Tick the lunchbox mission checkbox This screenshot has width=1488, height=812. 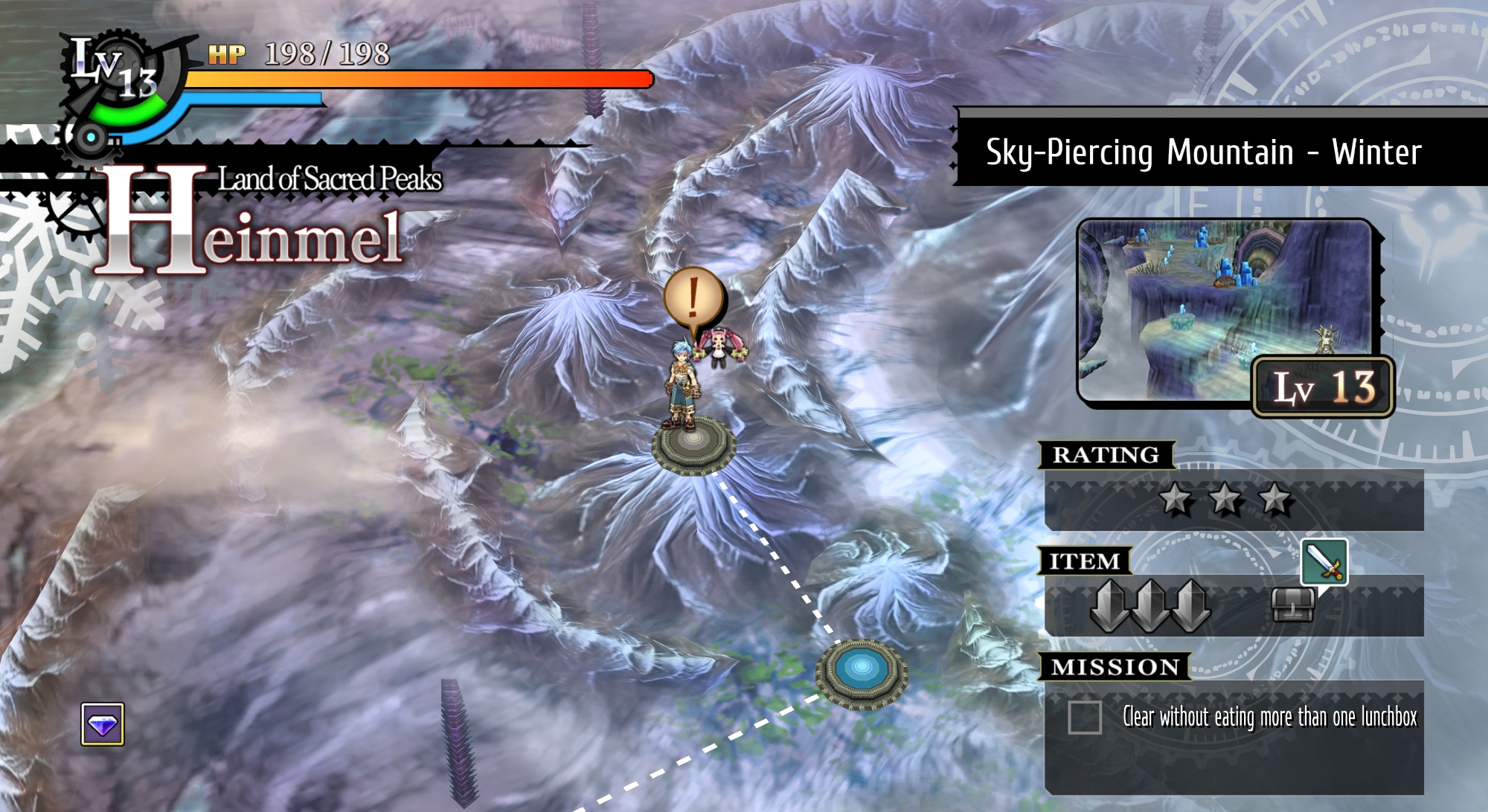point(1084,718)
